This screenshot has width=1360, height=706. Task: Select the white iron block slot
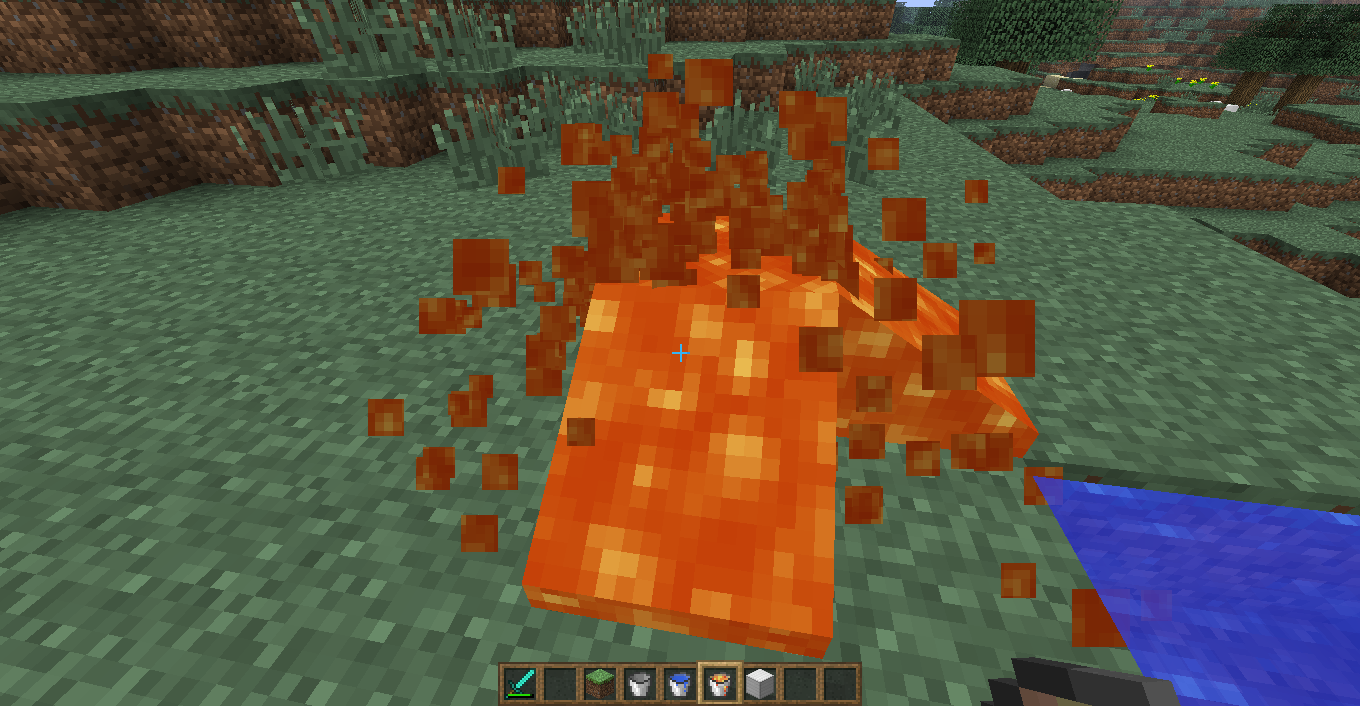point(759,684)
